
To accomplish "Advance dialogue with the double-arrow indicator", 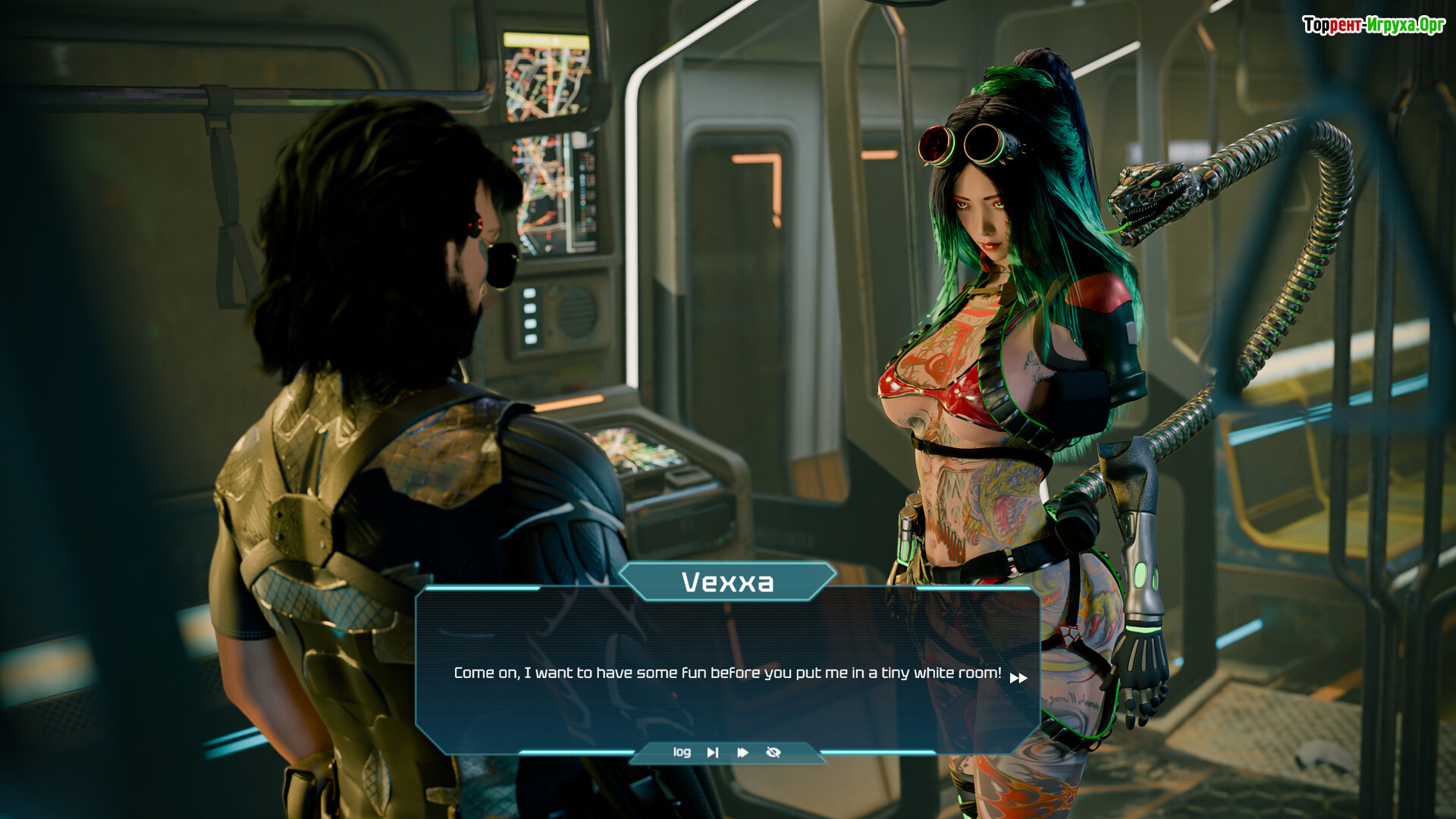I will (x=1018, y=678).
